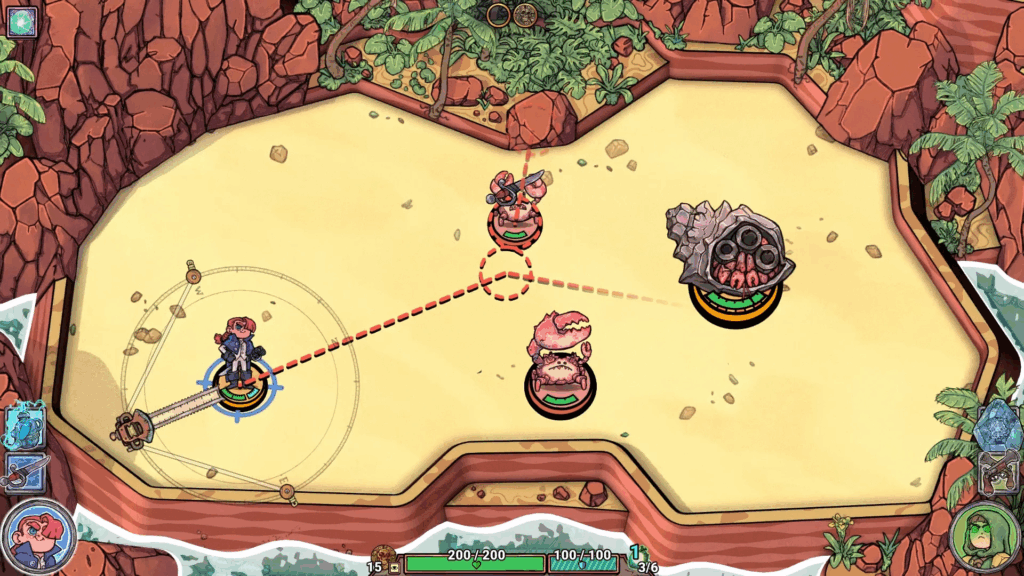Click the green orb icon in top-left corner
This screenshot has height=576, width=1024.
[21, 20]
